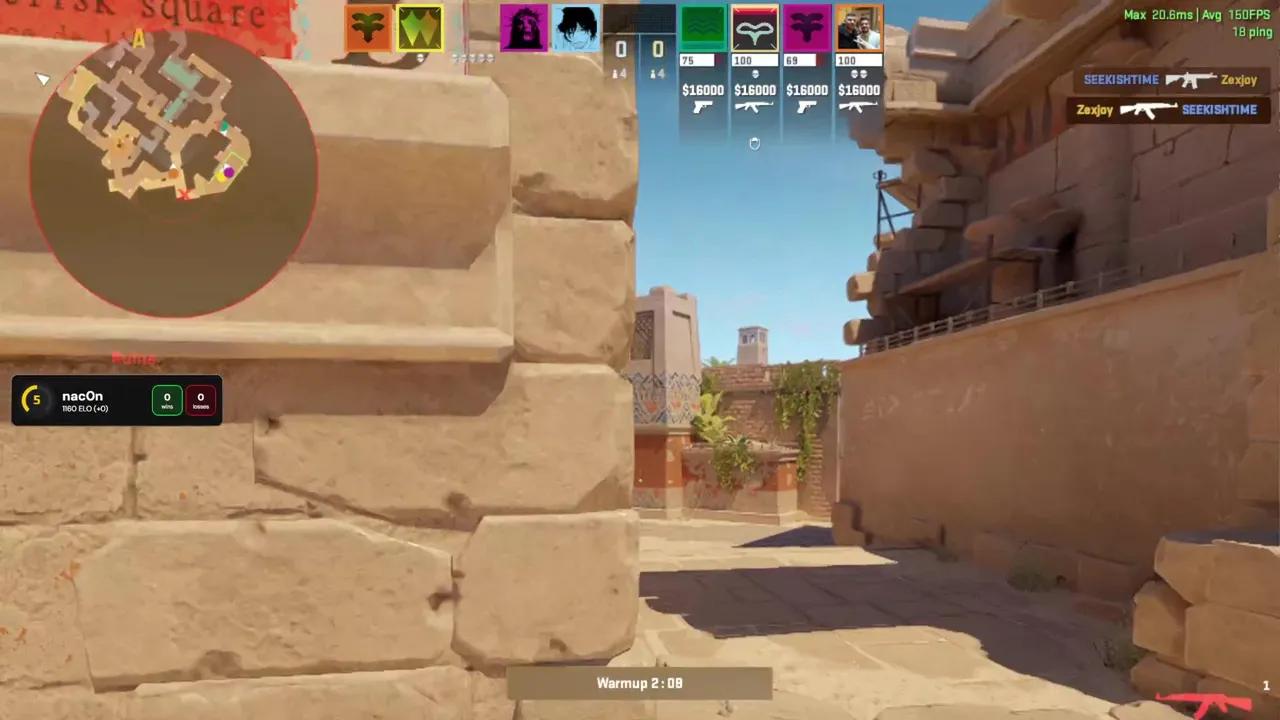This screenshot has width=1280, height=720.
Task: Click the yellow level 5 progress ring
Action: point(35,399)
